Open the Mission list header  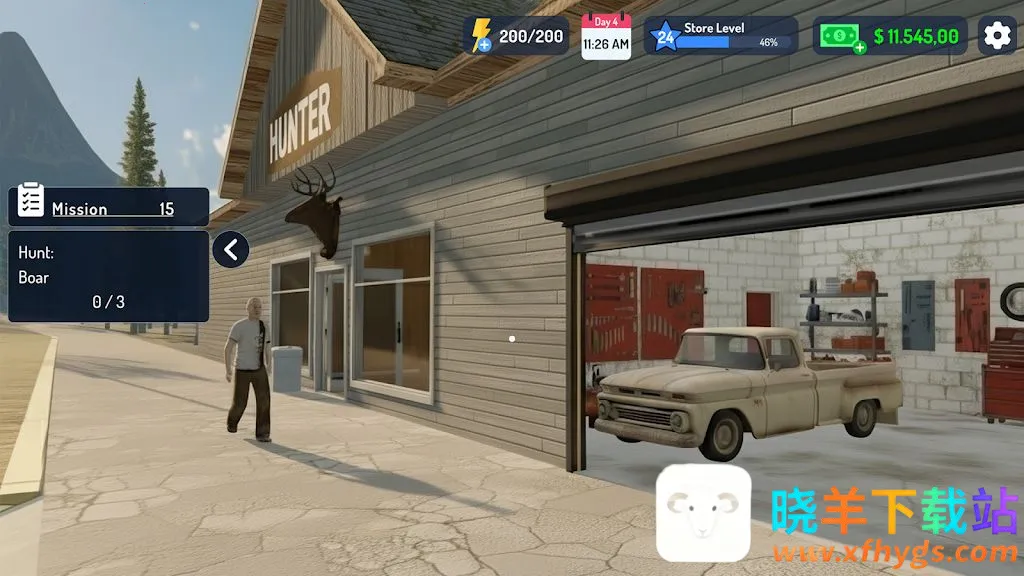click(109, 207)
